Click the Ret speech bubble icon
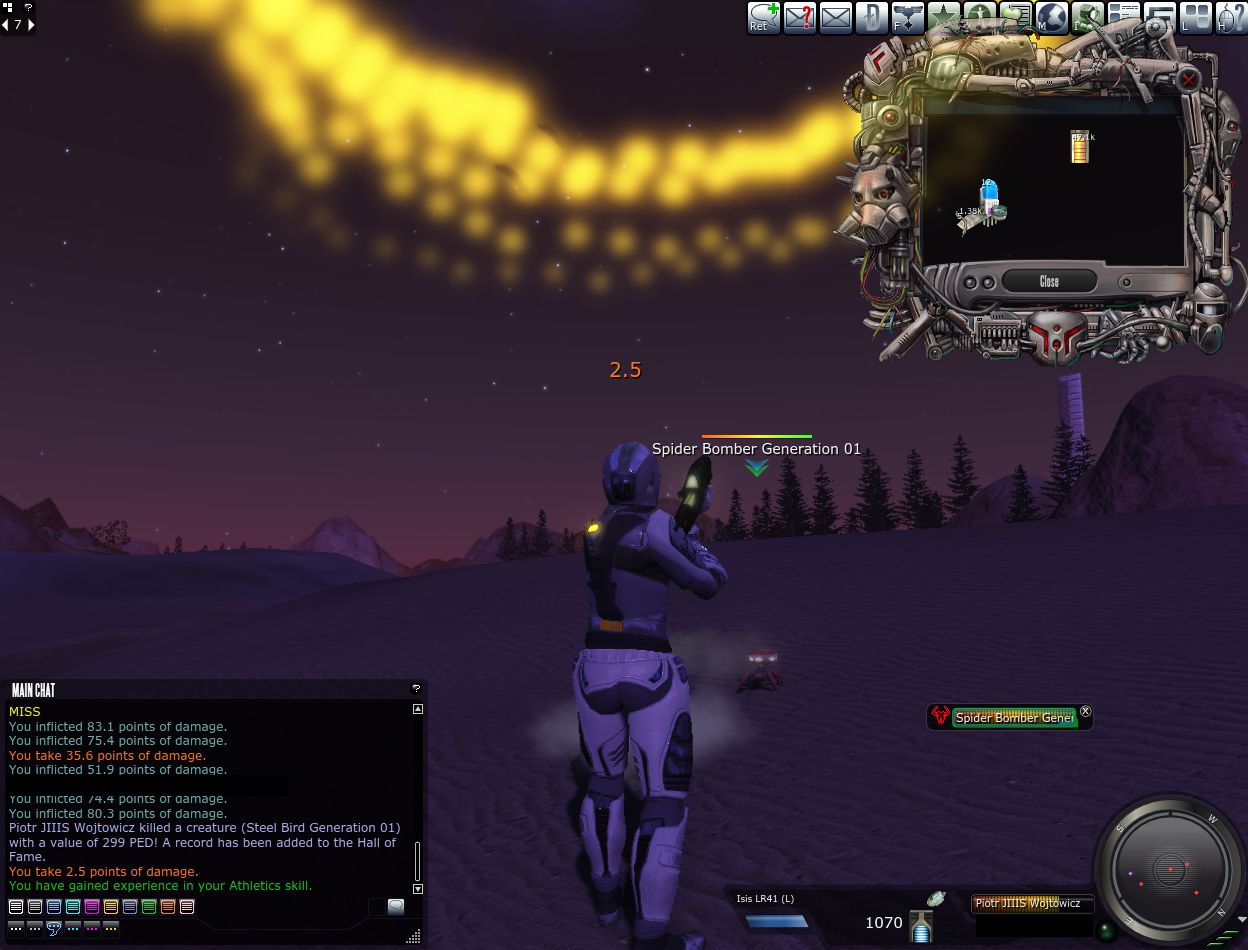The width and height of the screenshot is (1248, 950). coord(763,18)
